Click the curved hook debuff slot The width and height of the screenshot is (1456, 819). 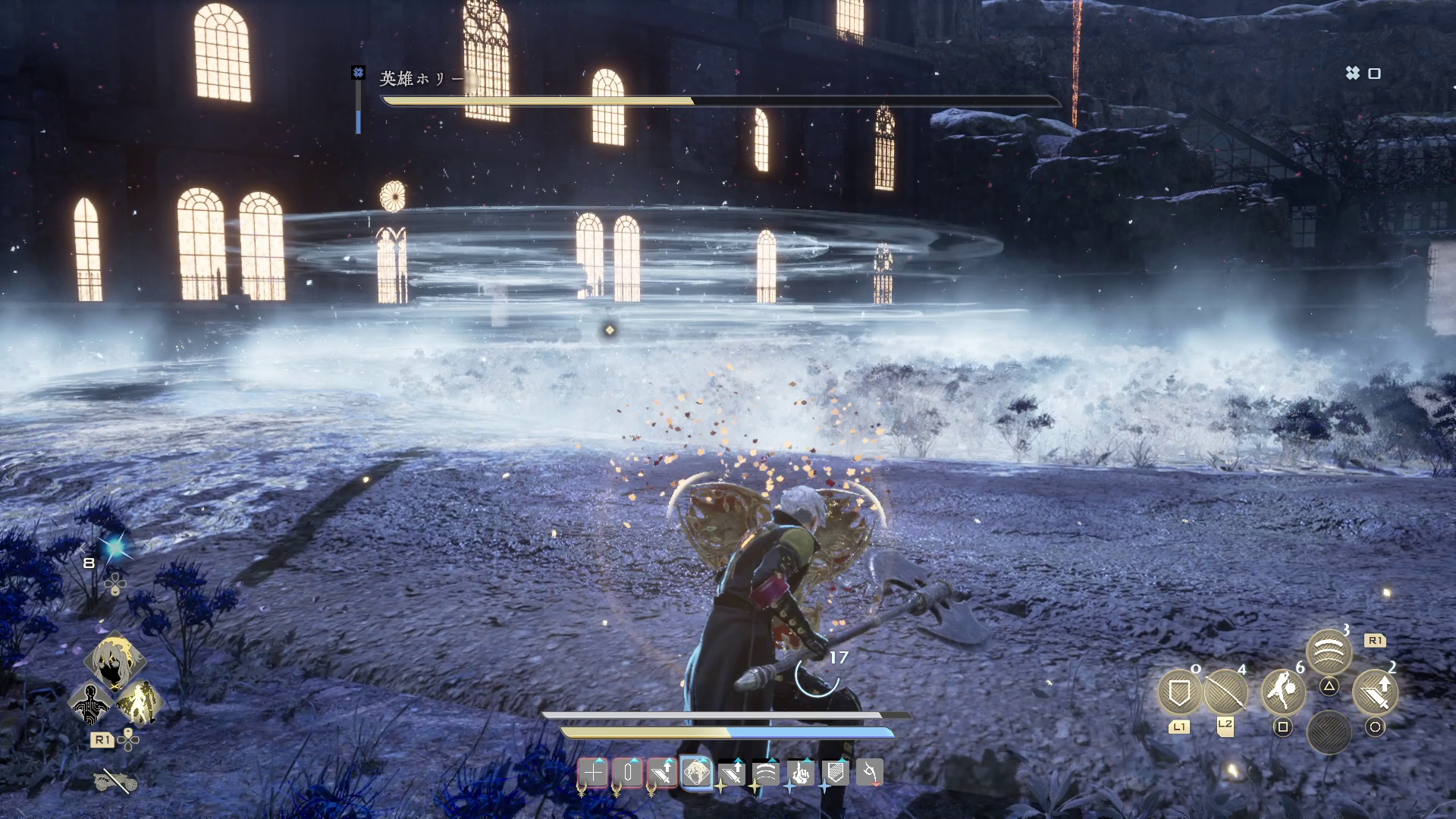coord(870,773)
